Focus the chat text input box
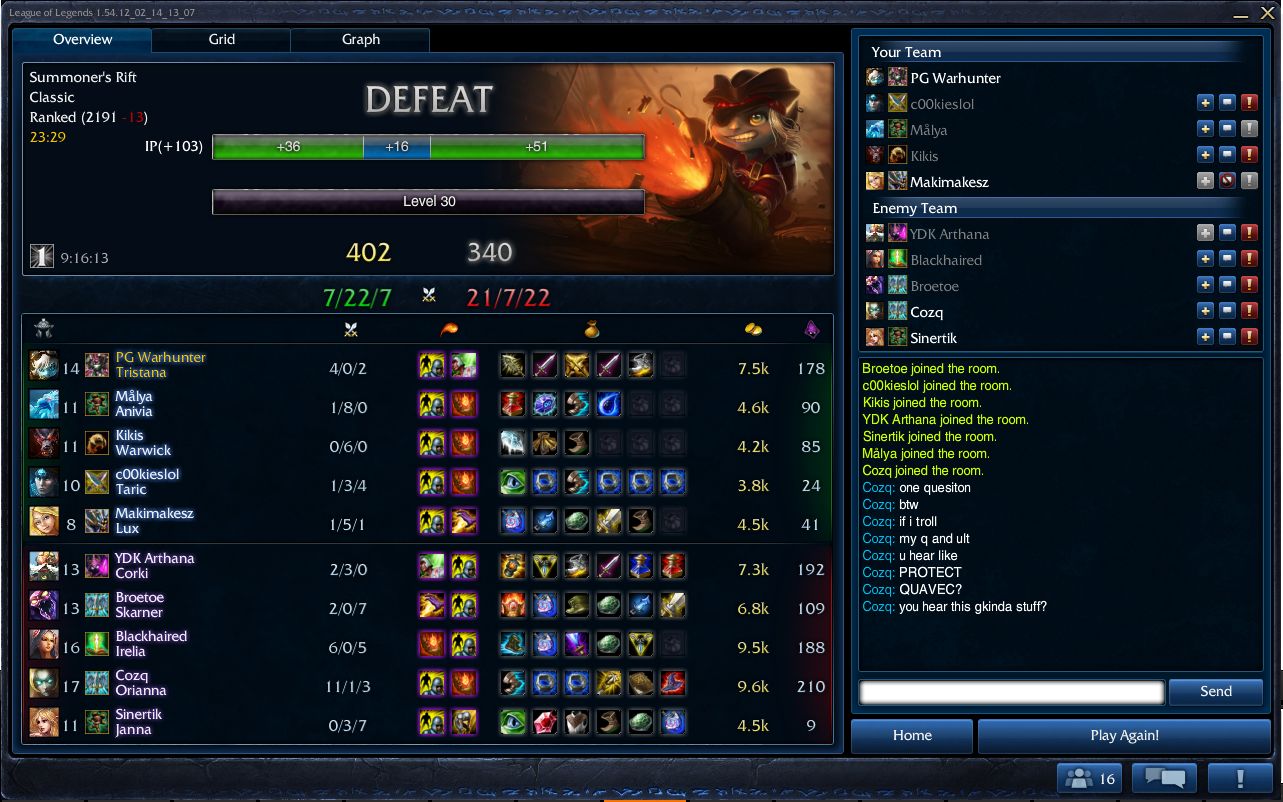This screenshot has height=802, width=1283. (1011, 692)
